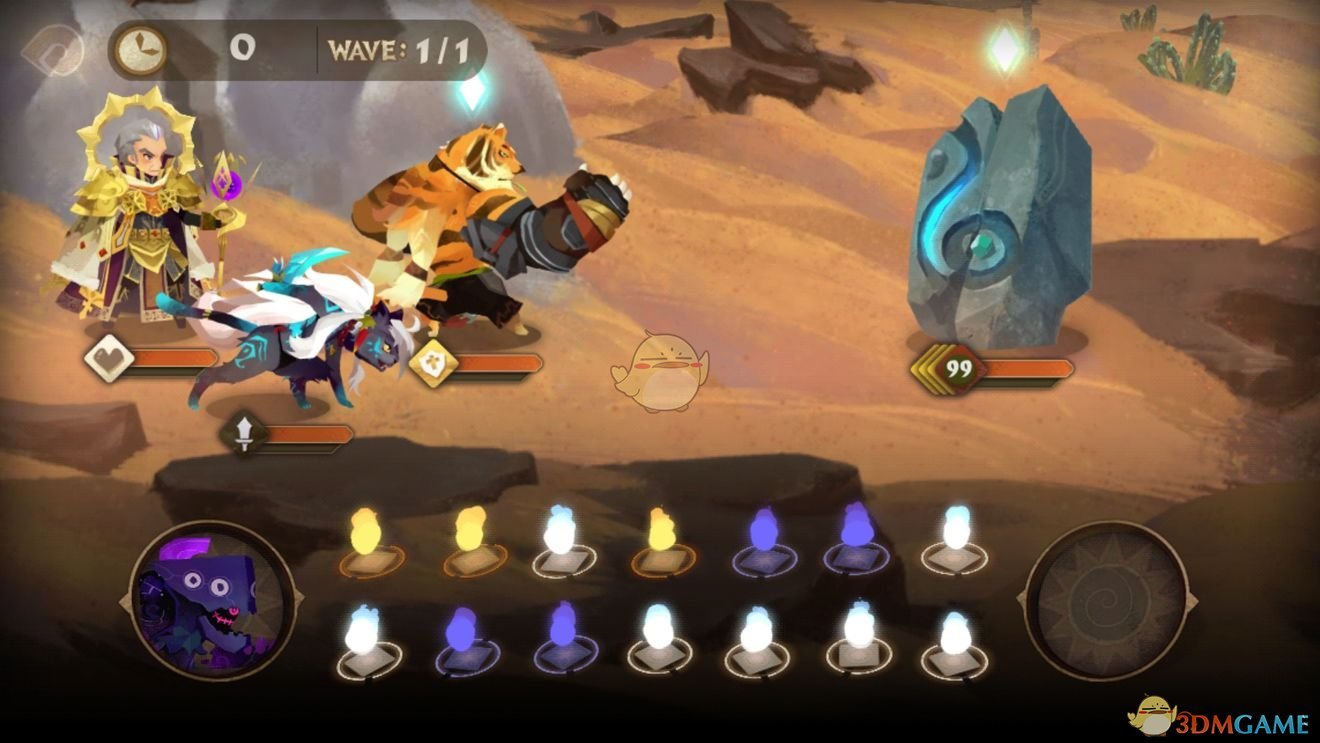Activate the purple masked advisor portrait

212,600
